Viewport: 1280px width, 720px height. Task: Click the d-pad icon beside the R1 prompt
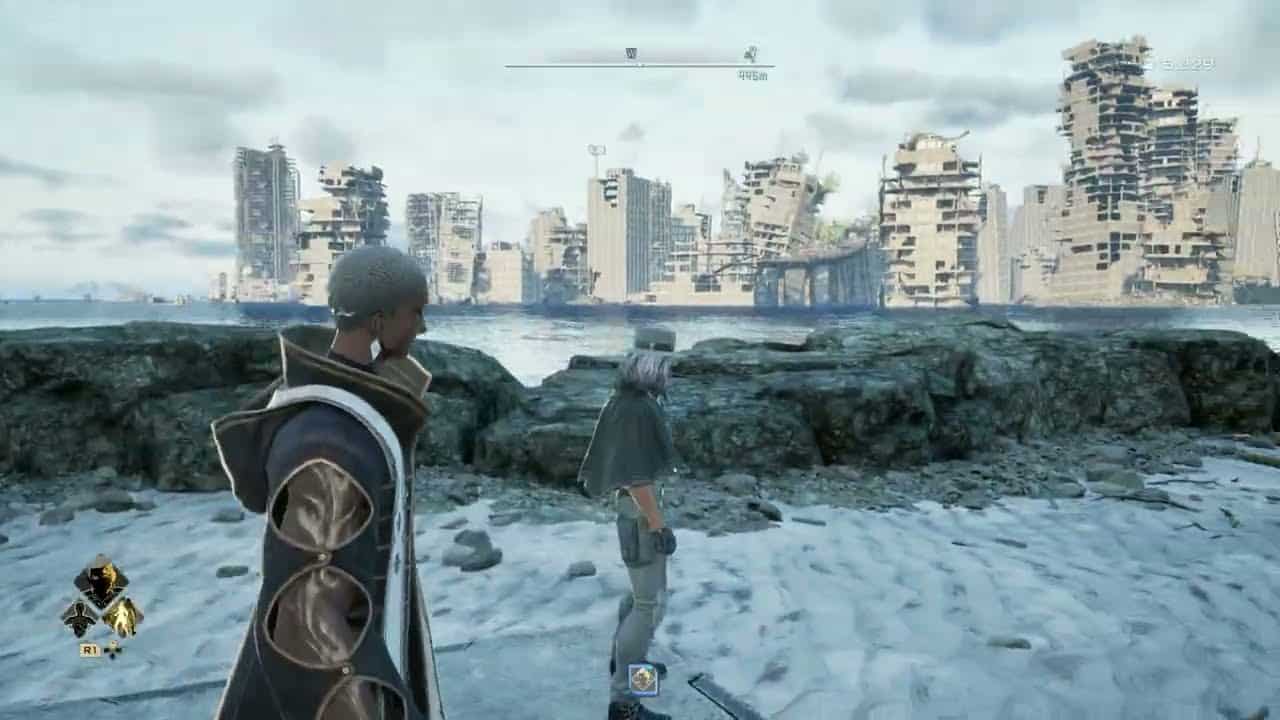[113, 650]
